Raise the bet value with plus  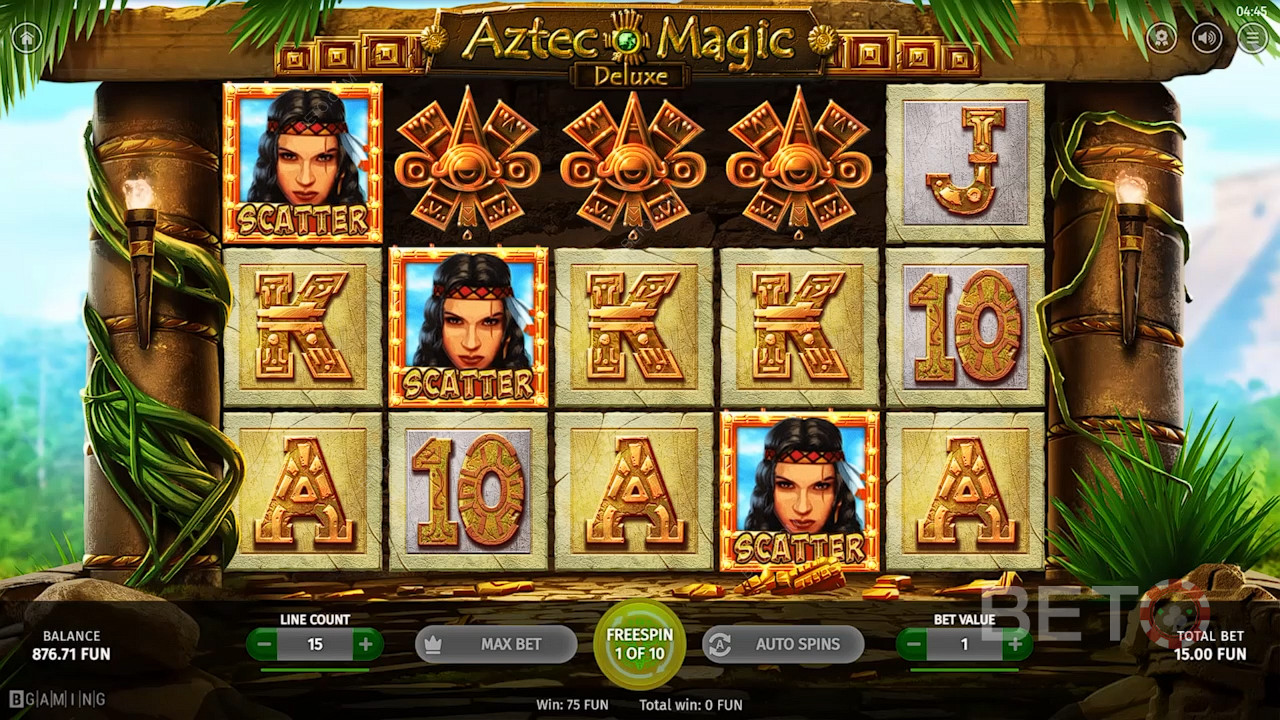(1015, 645)
